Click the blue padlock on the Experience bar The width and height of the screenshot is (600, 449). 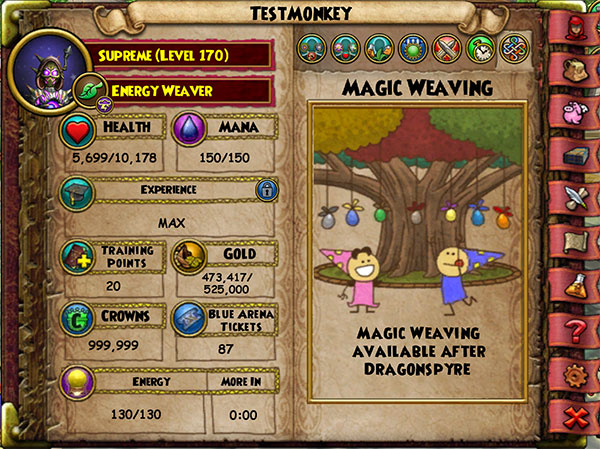(x=266, y=191)
